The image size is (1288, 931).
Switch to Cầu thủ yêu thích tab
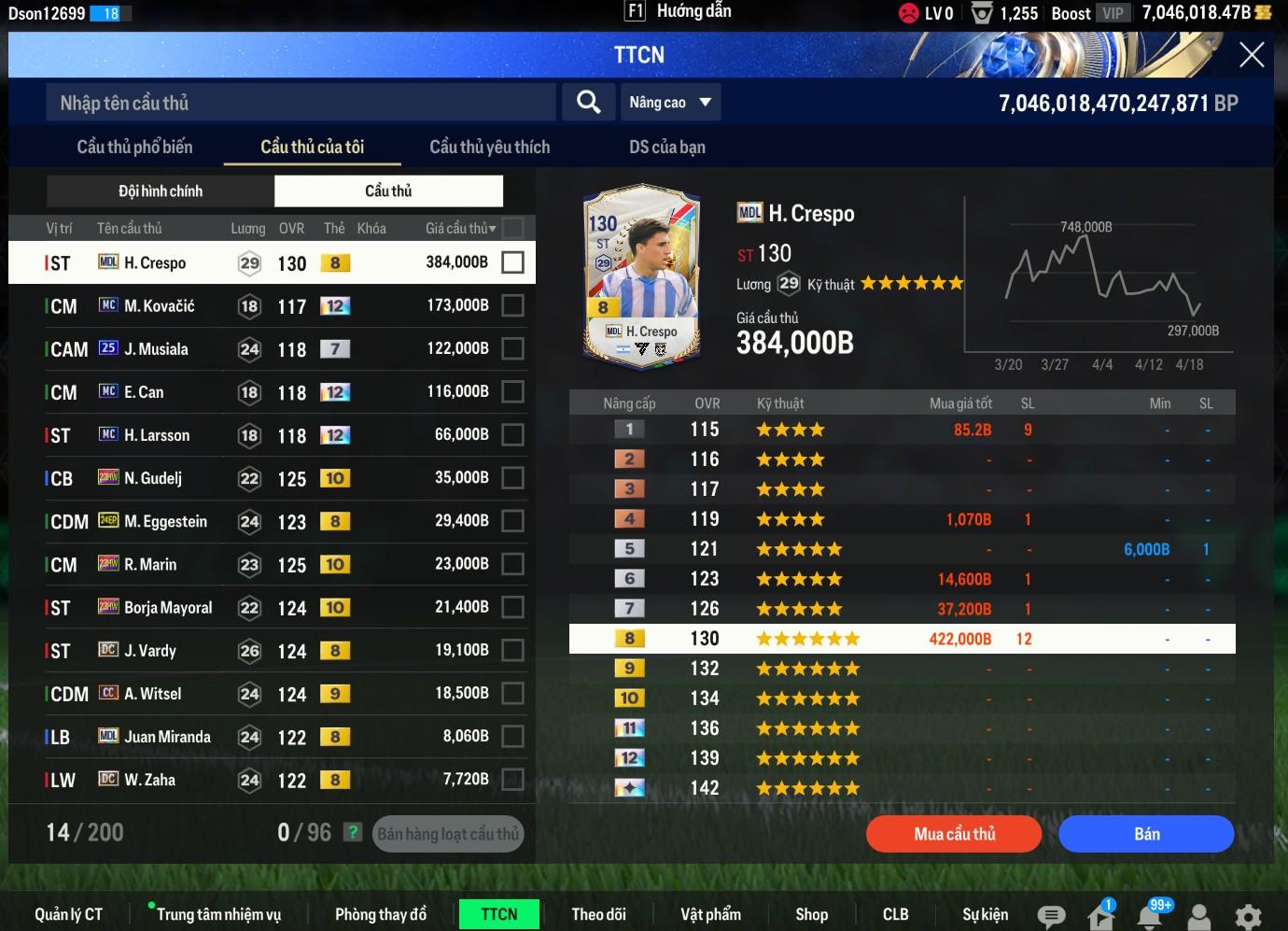point(489,147)
